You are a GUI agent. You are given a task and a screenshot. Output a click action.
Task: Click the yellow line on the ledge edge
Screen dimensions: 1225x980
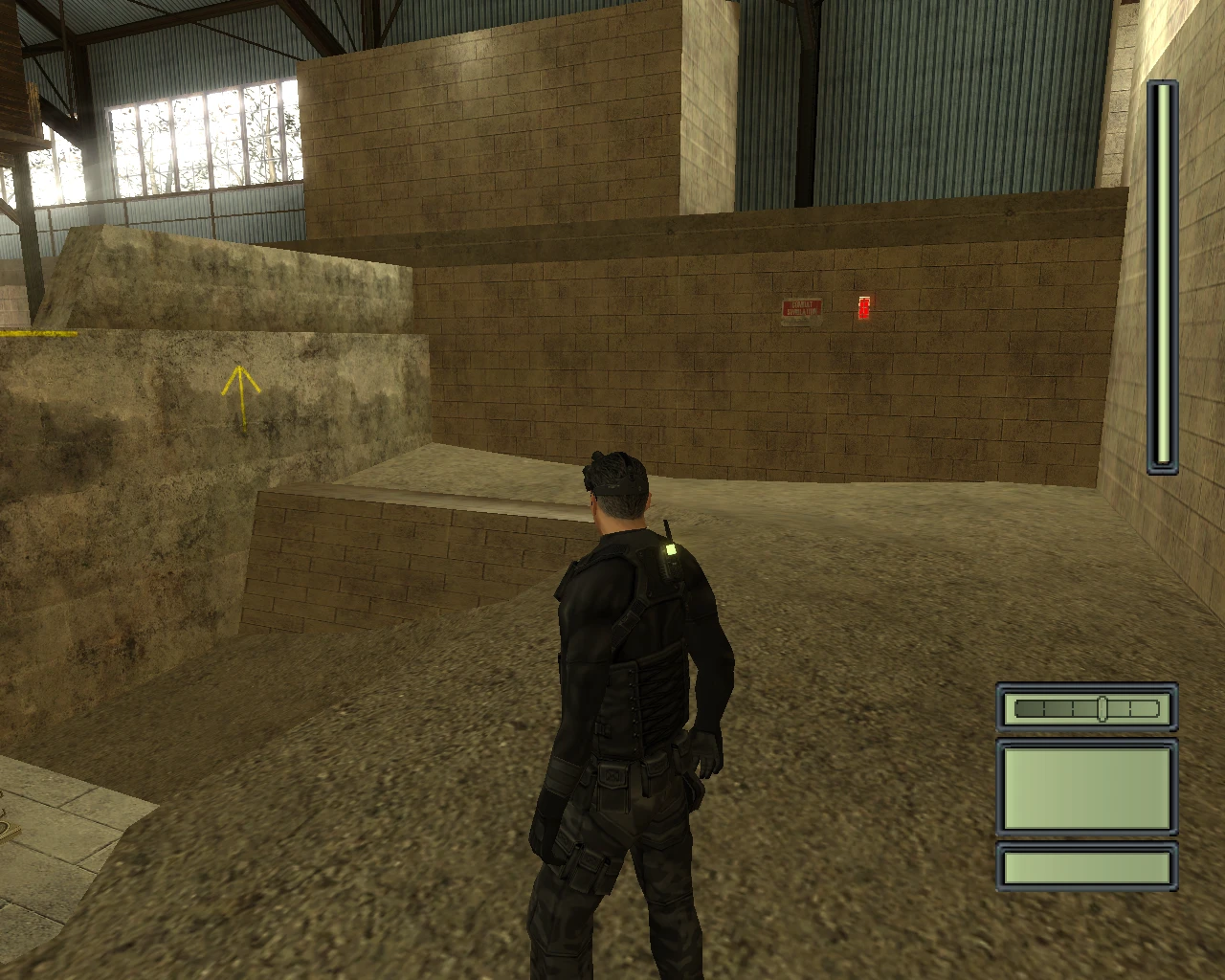[40, 335]
